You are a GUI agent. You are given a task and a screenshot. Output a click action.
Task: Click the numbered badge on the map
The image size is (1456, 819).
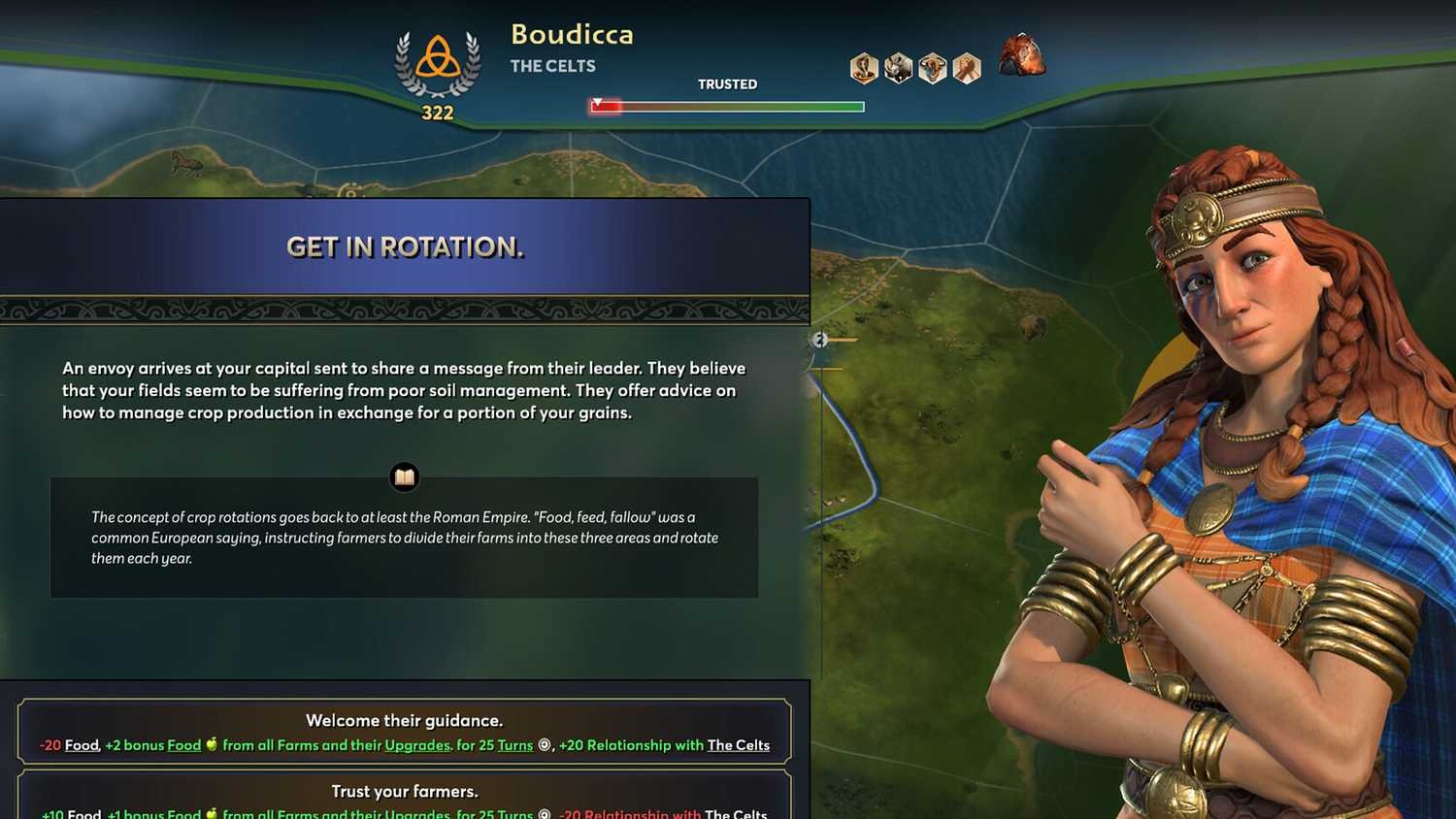pos(820,340)
